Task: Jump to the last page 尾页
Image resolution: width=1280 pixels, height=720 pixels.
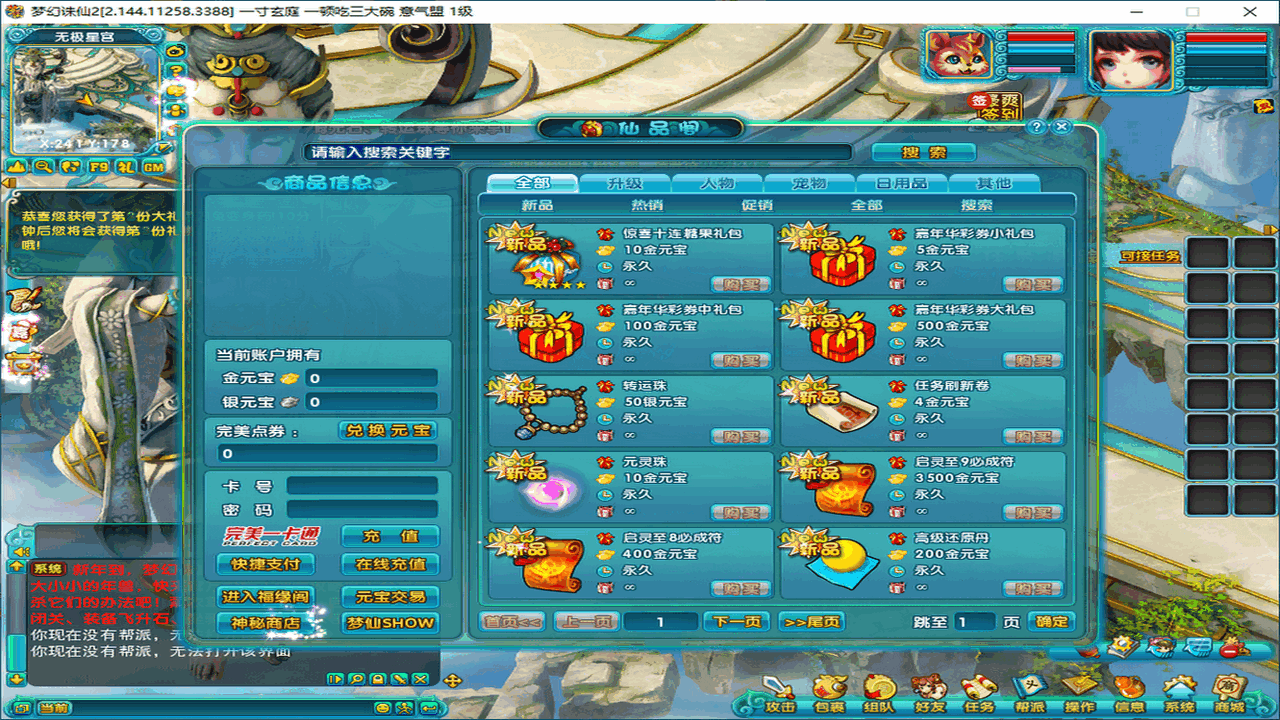Action: pyautogui.click(x=811, y=621)
